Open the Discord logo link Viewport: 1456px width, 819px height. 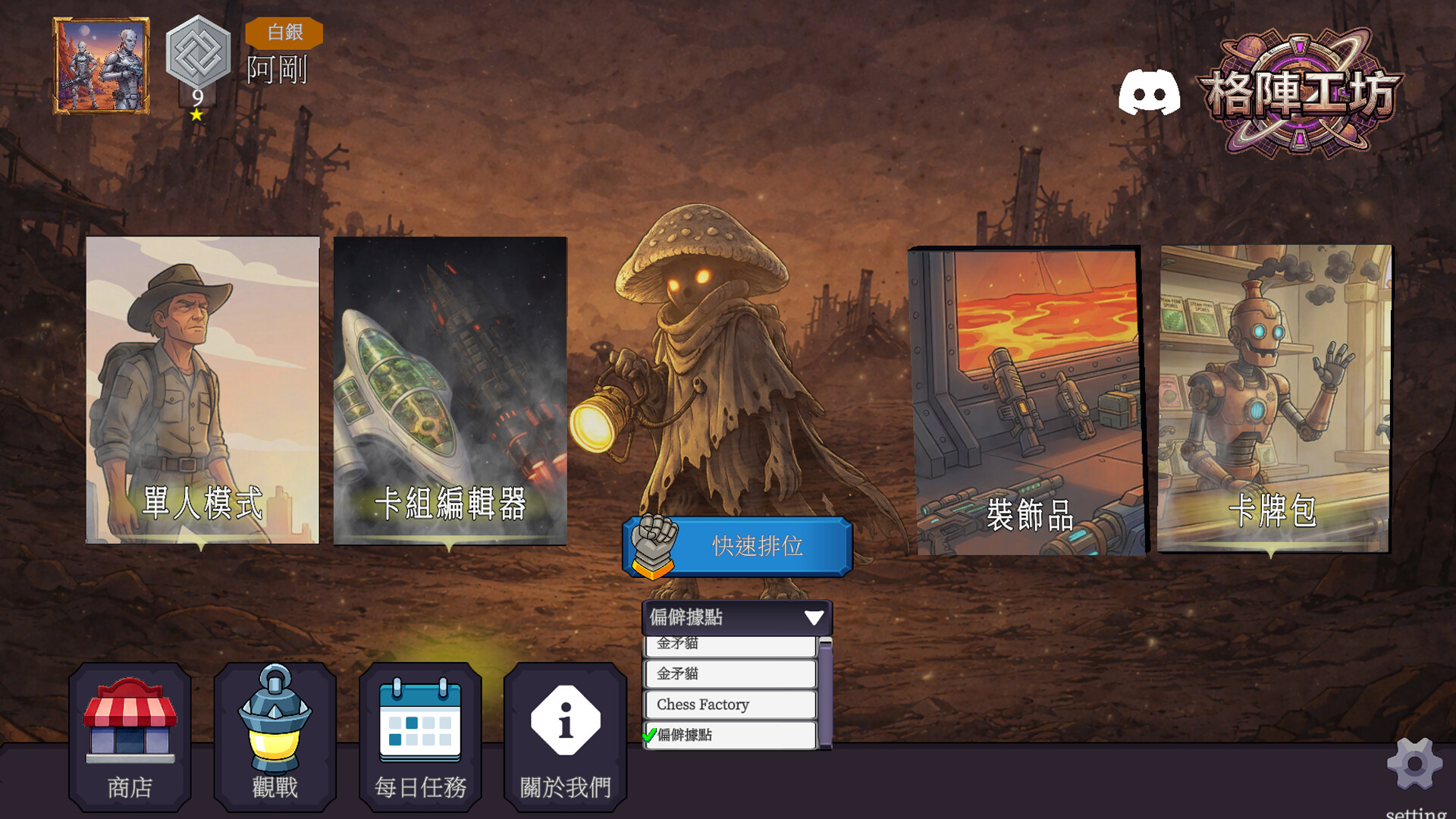1149,93
